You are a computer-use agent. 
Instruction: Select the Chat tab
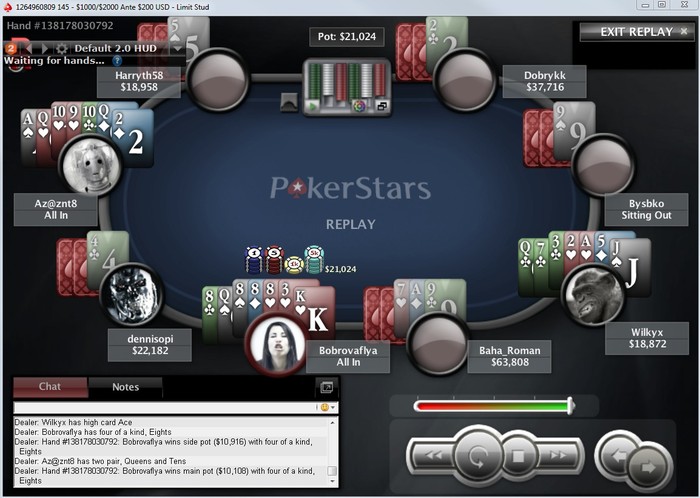coord(50,387)
